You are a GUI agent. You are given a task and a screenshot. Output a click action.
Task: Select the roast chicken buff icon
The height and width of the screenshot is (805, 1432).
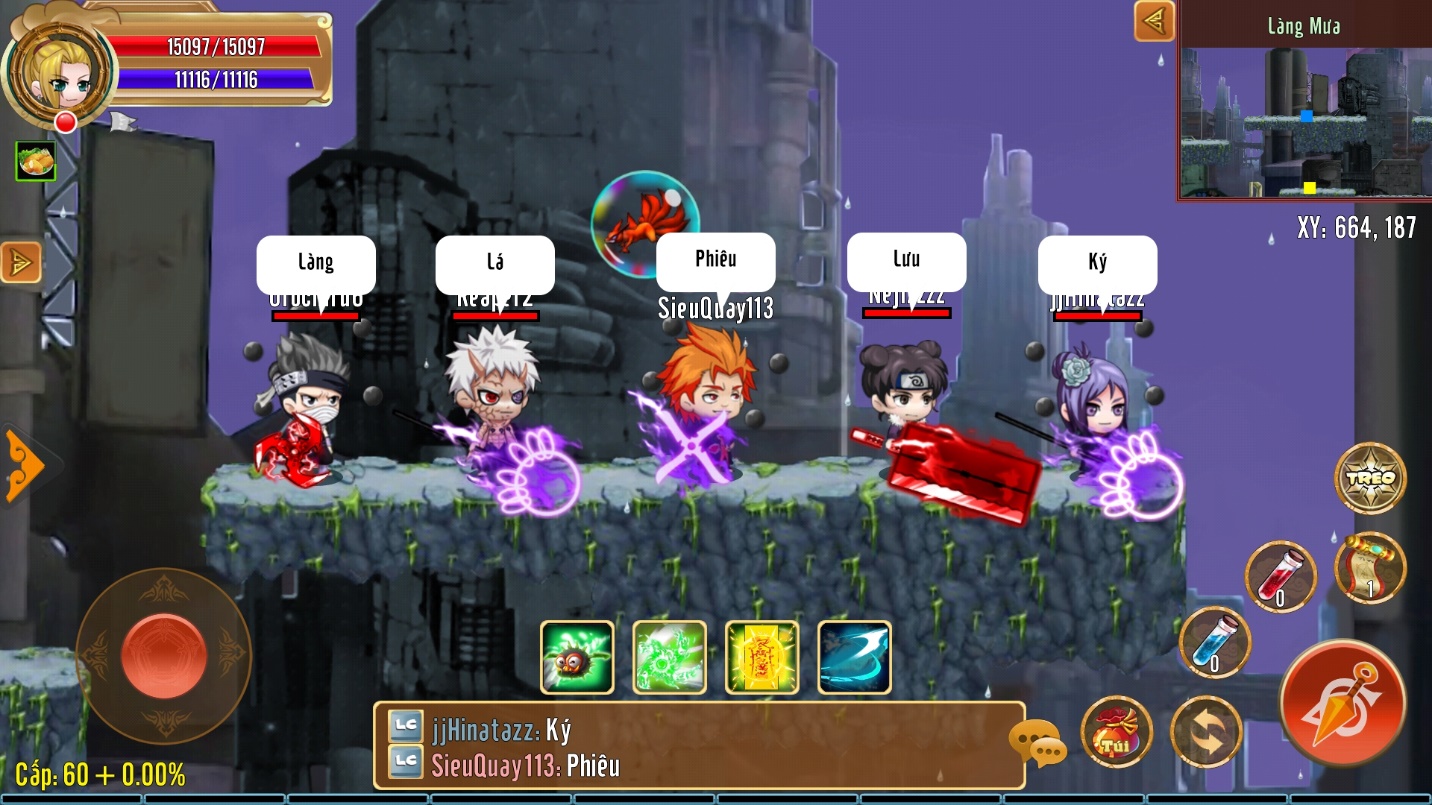pos(35,161)
